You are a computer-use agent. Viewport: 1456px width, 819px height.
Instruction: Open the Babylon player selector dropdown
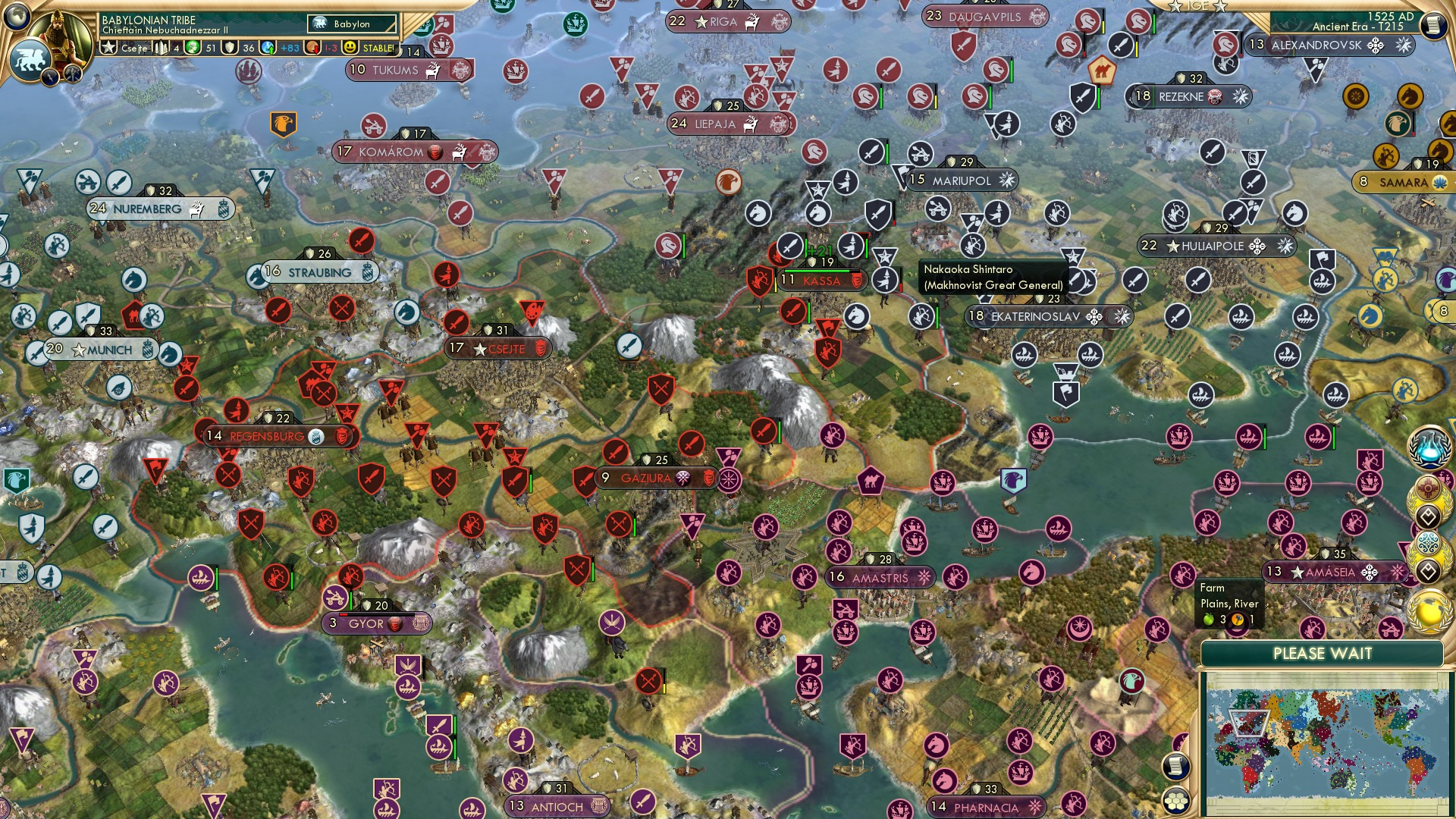[x=350, y=24]
